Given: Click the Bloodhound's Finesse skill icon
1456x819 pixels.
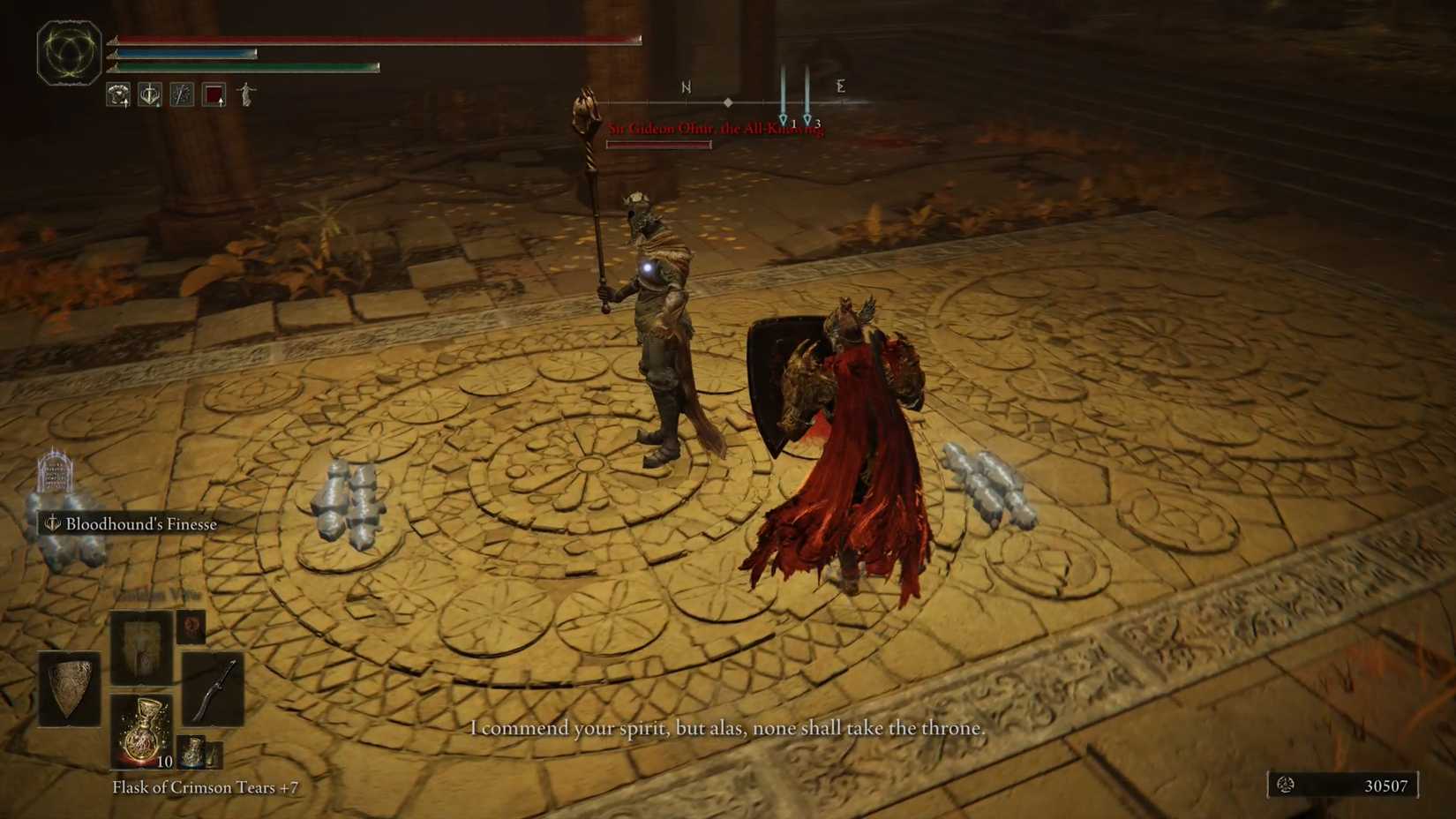Looking at the screenshot, I should coord(51,524).
